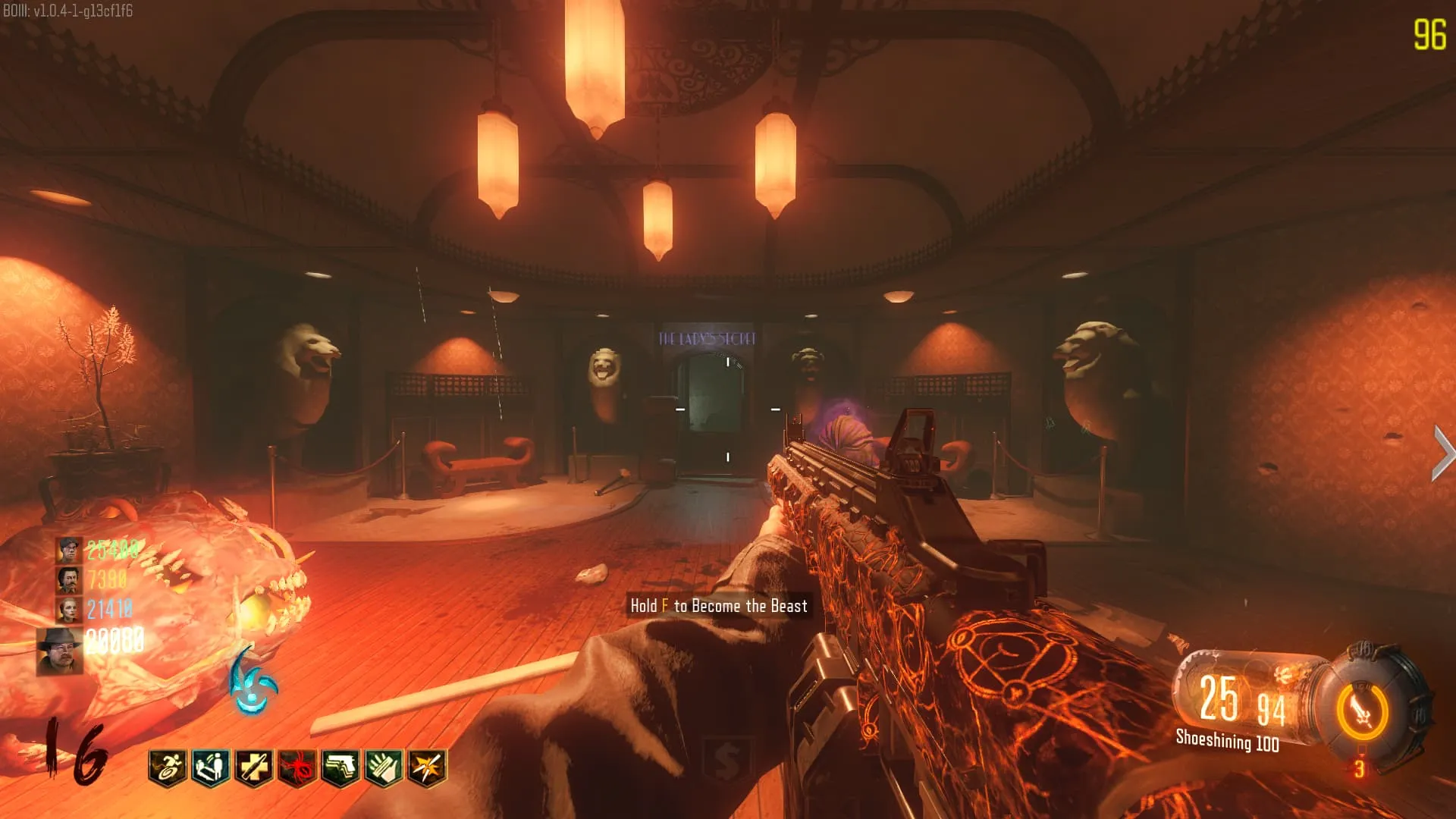This screenshot has height=819, width=1456.
Task: Click the mustached man player portrait
Action: tap(68, 580)
